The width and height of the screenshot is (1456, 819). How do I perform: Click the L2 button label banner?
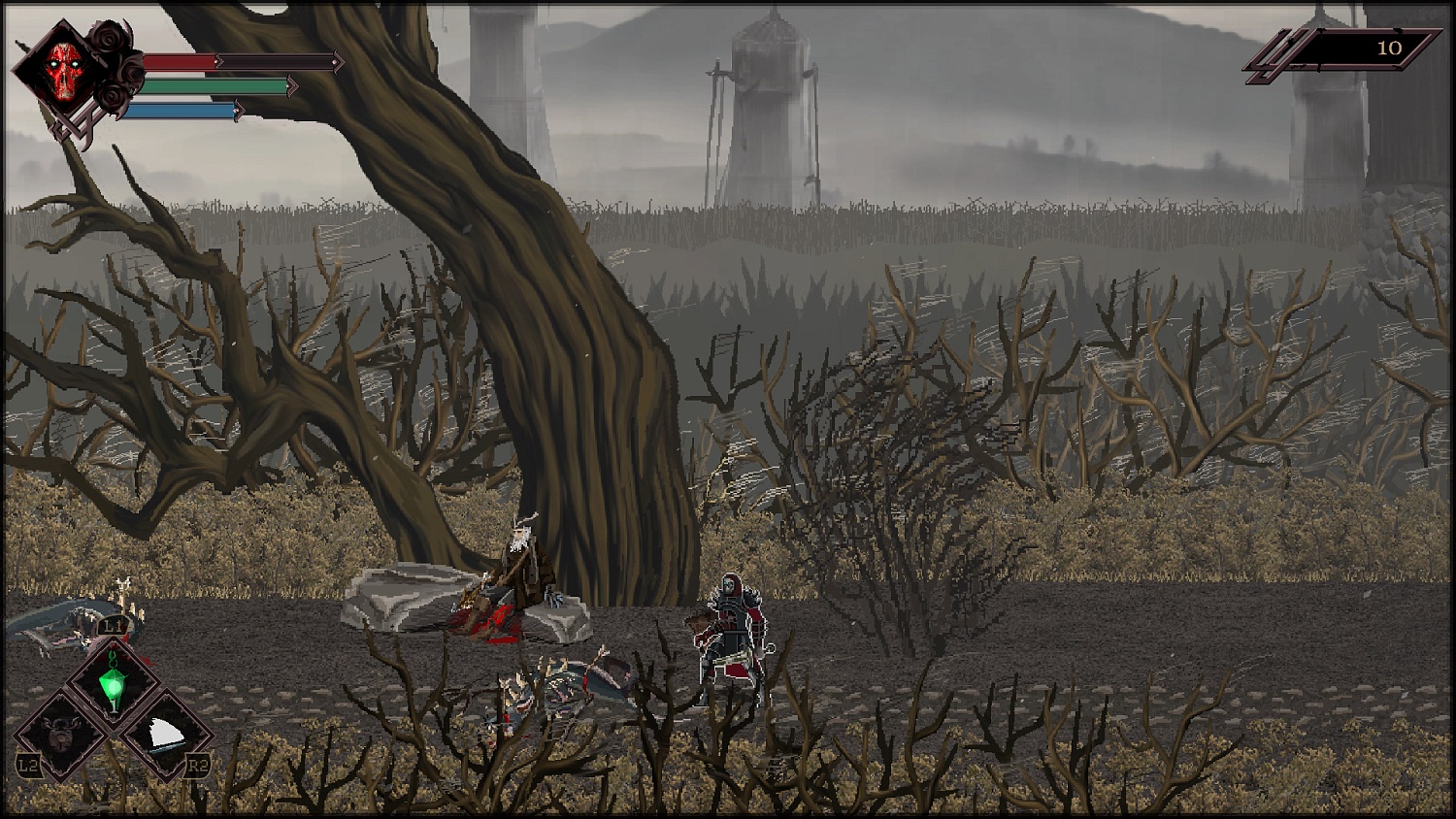tap(29, 765)
